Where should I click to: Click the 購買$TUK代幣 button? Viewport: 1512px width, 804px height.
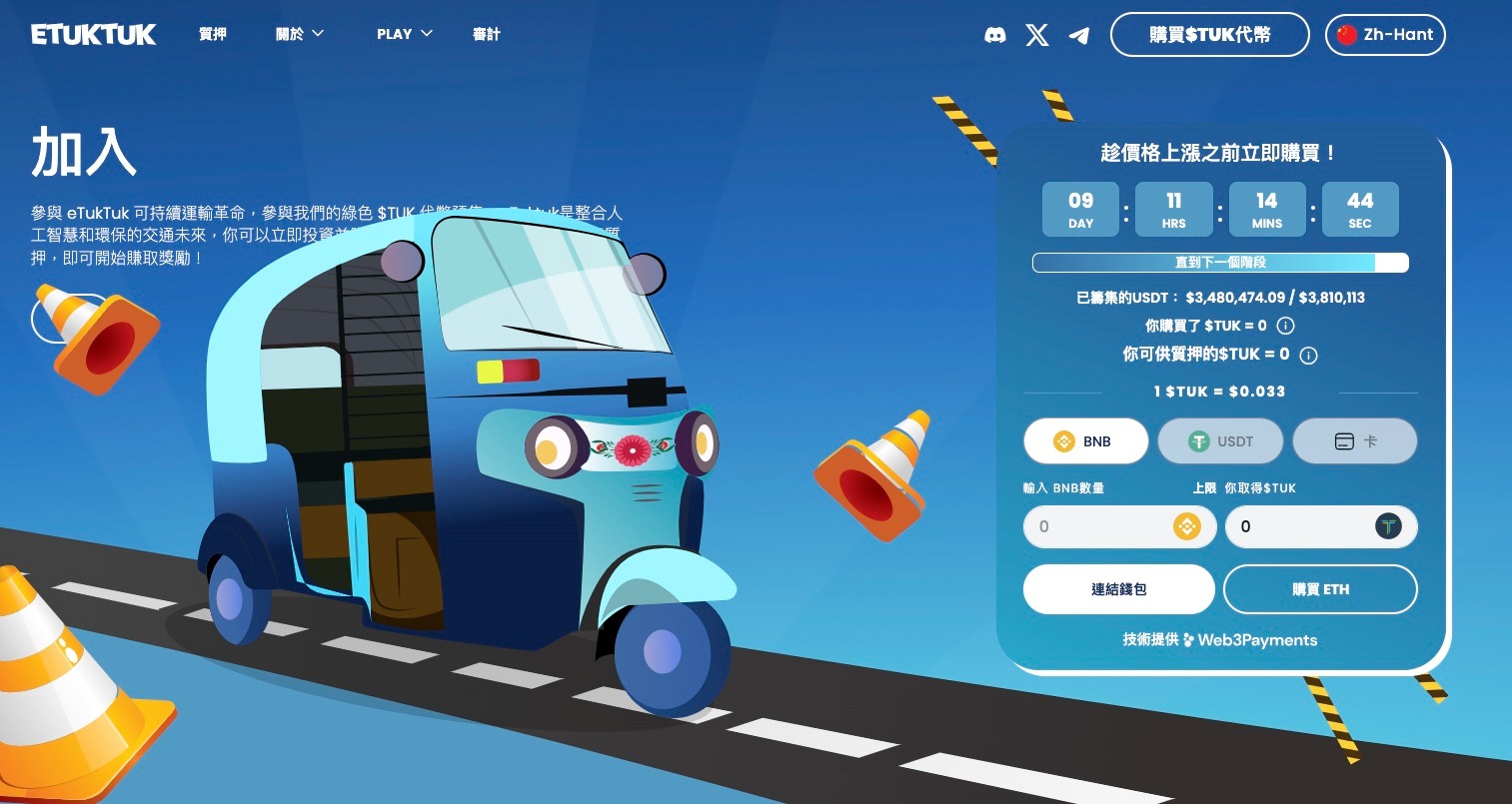[1209, 35]
